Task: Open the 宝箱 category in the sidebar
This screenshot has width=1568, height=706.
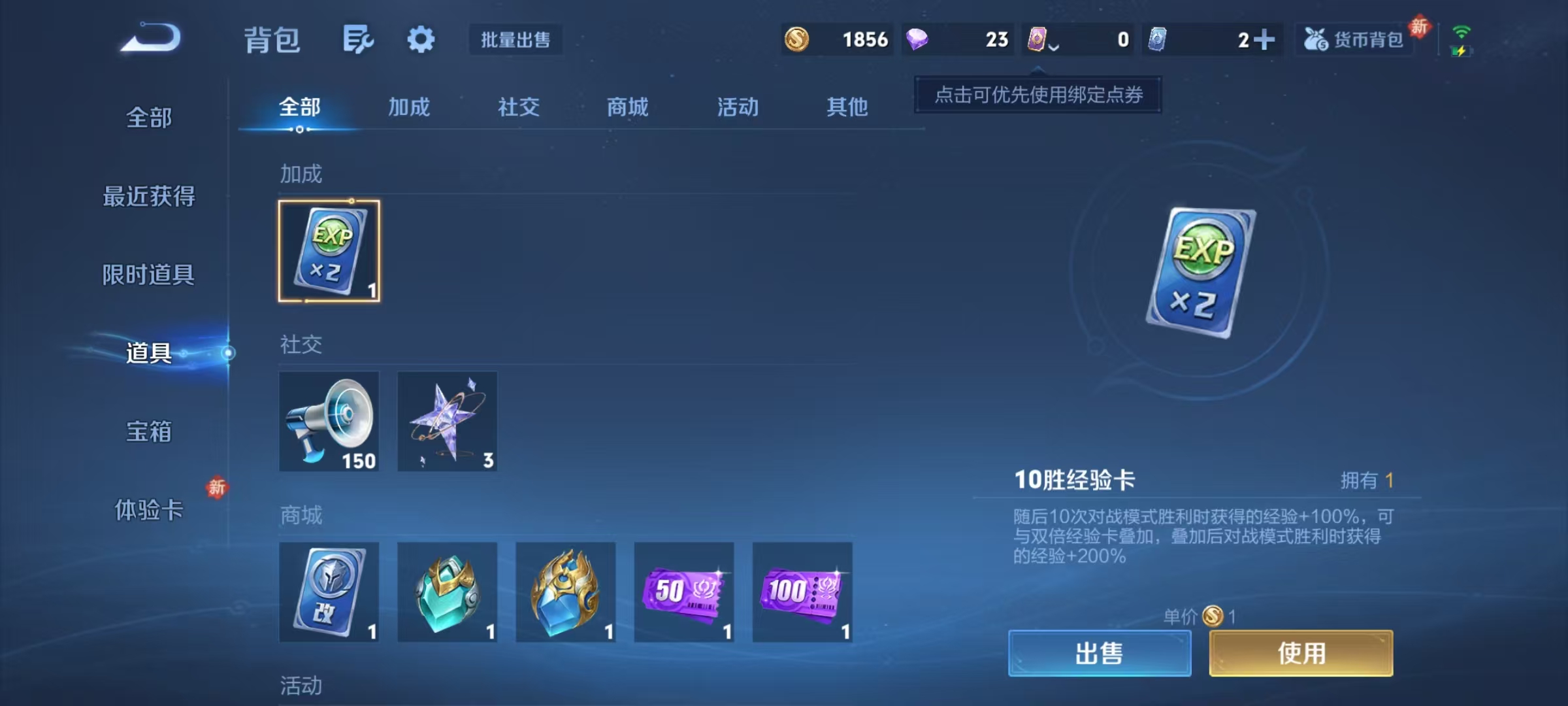Action: pyautogui.click(x=149, y=432)
